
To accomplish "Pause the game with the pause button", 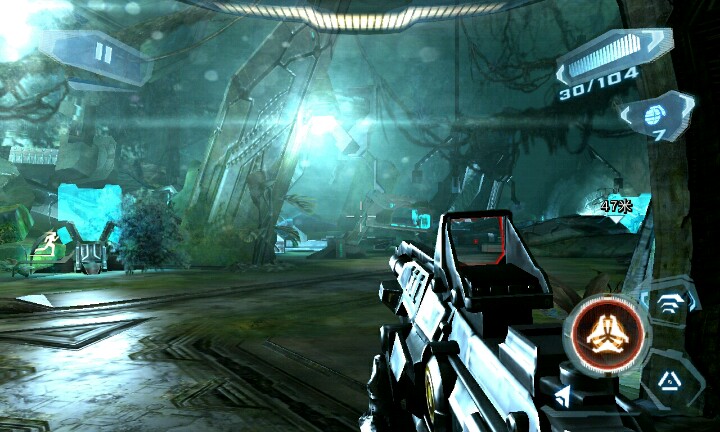I will 102,53.
